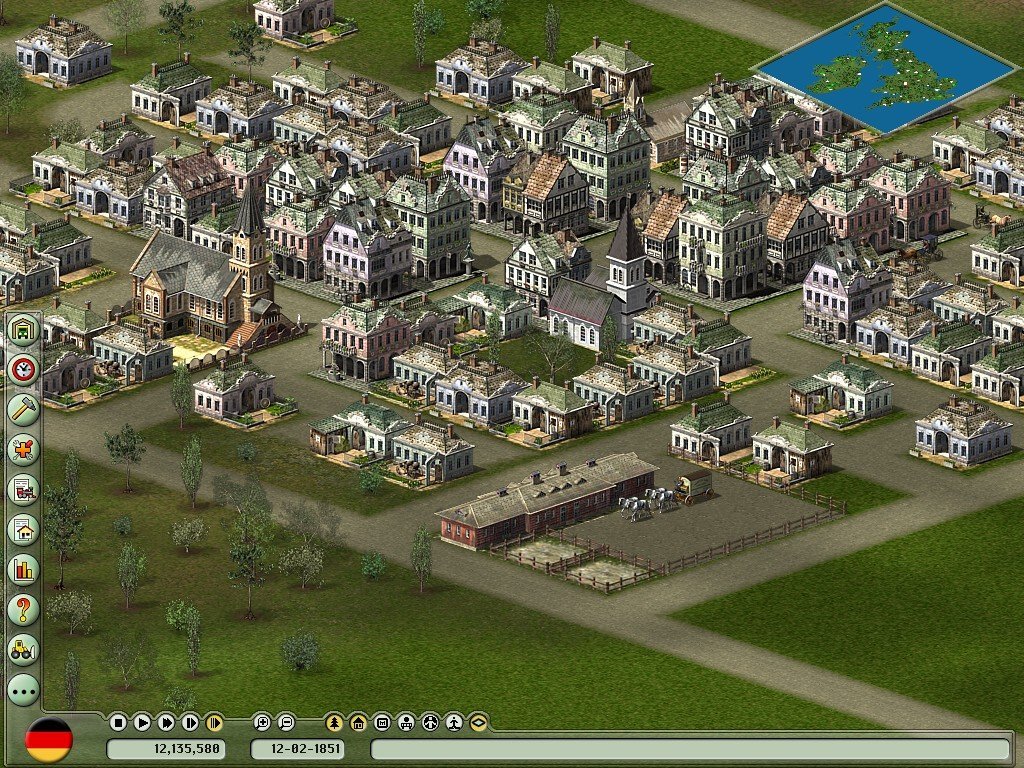Open the building list report
This screenshot has width=1024, height=768.
[x=22, y=529]
